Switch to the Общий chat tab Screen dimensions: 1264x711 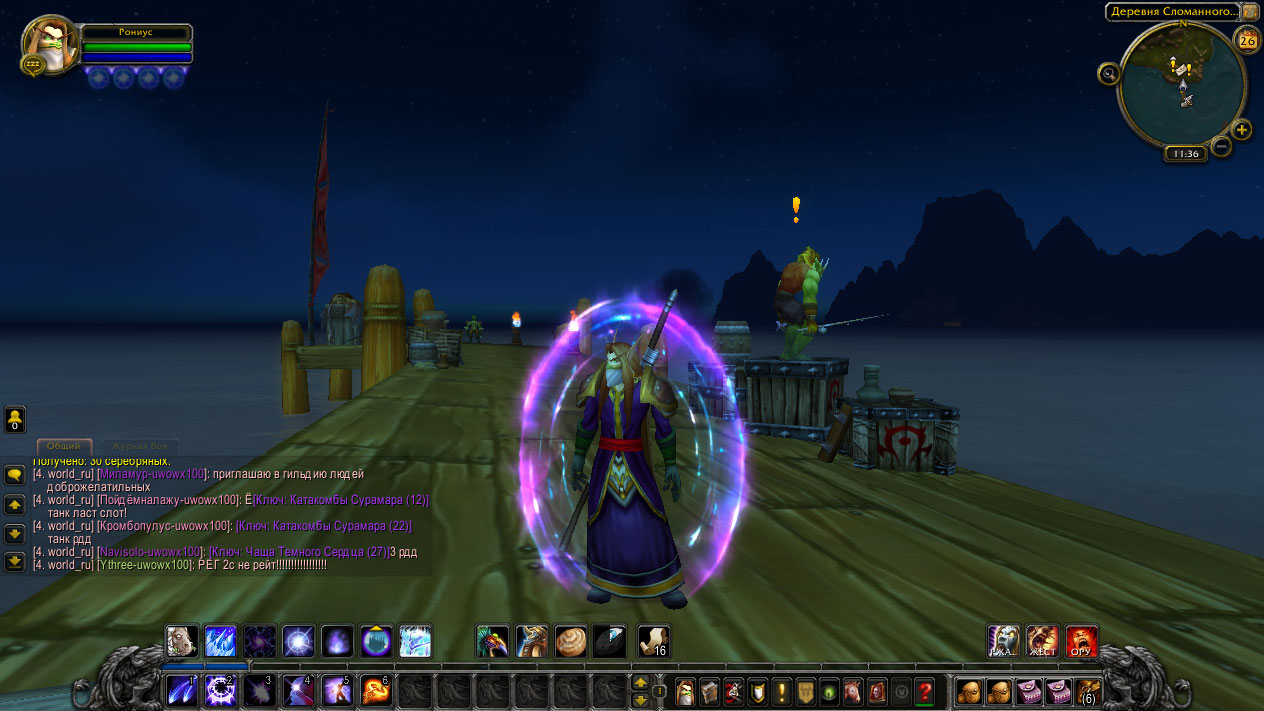click(64, 446)
